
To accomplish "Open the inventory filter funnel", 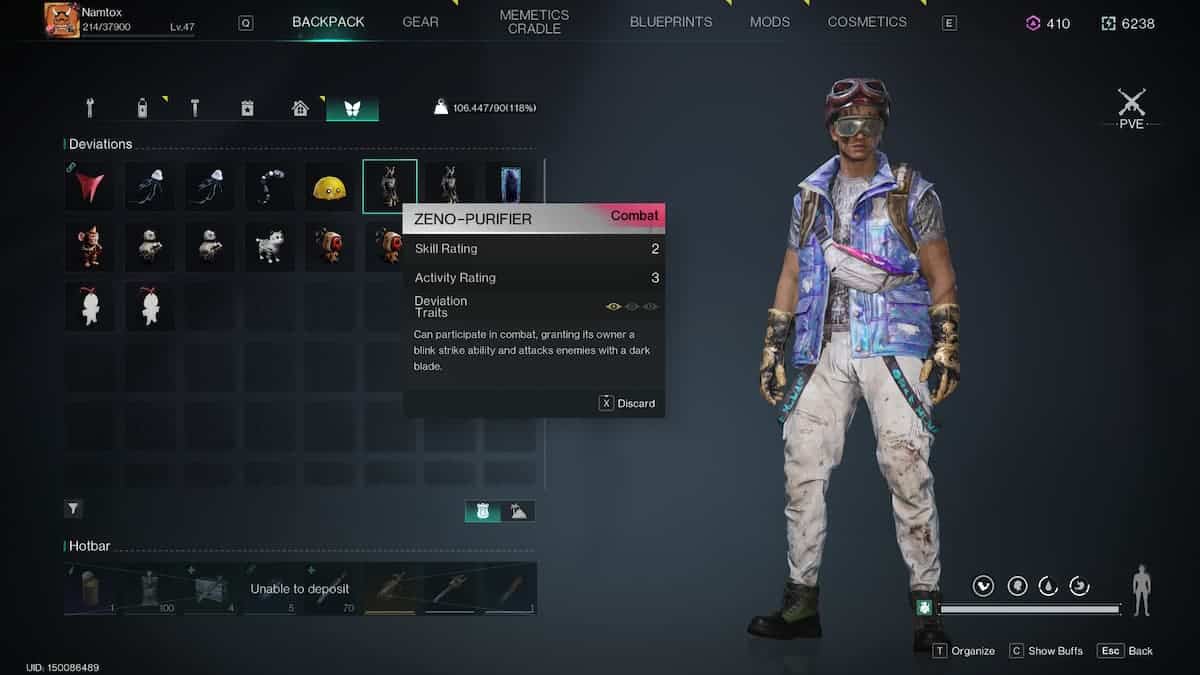I will coord(74,509).
